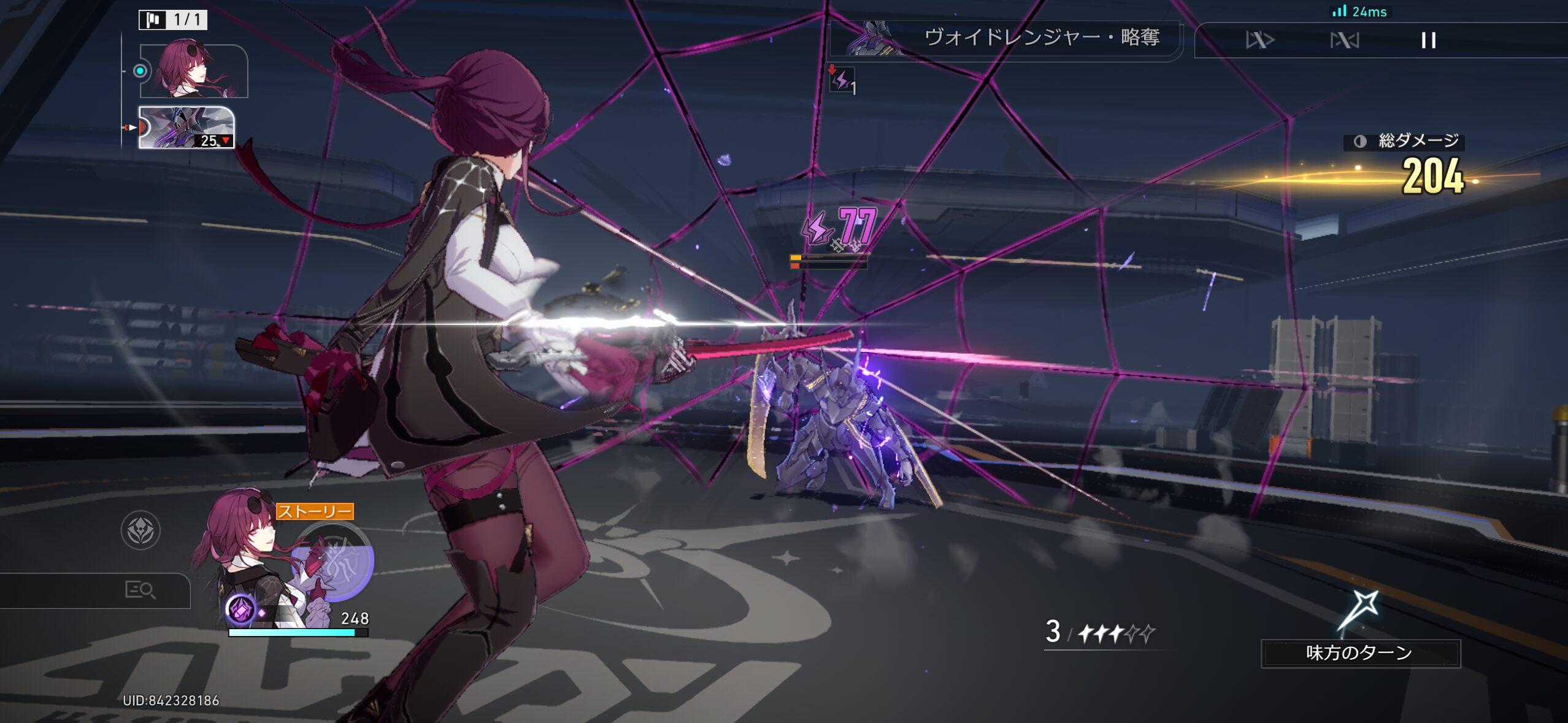The width and height of the screenshot is (1568, 723).
Task: Toggle auto-battle mode
Action: tap(1344, 40)
